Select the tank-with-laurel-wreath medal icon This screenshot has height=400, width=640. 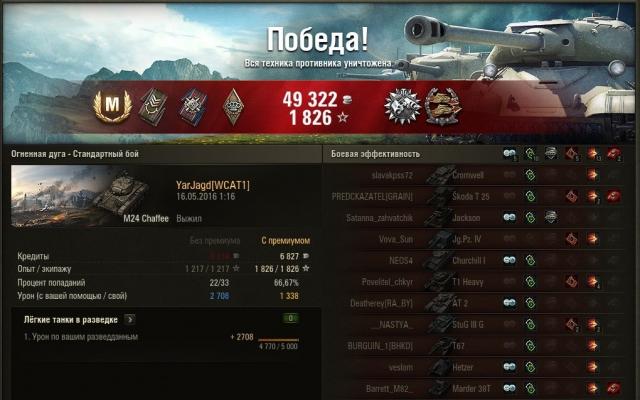click(x=441, y=104)
